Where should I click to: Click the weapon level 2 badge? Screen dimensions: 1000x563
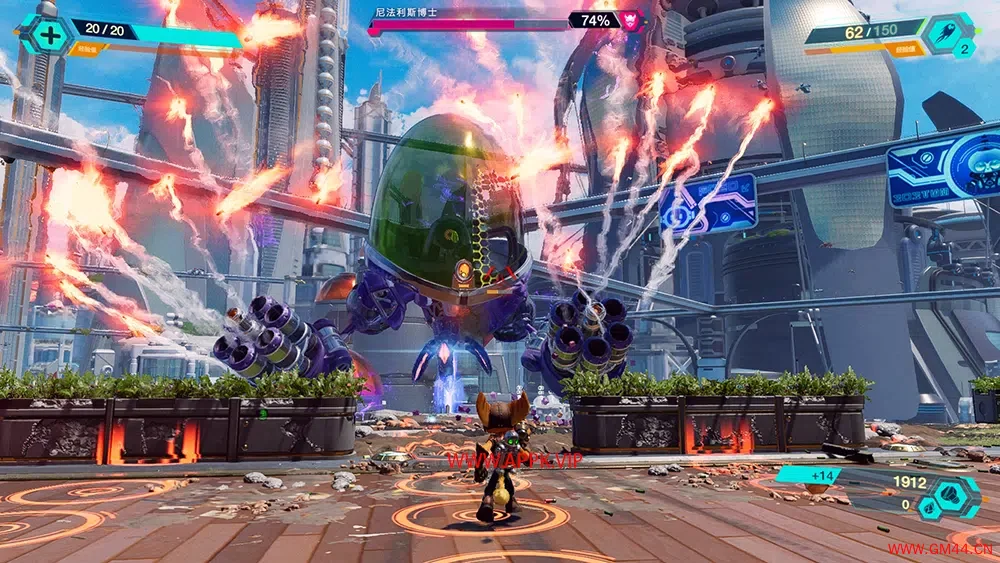click(x=965, y=49)
